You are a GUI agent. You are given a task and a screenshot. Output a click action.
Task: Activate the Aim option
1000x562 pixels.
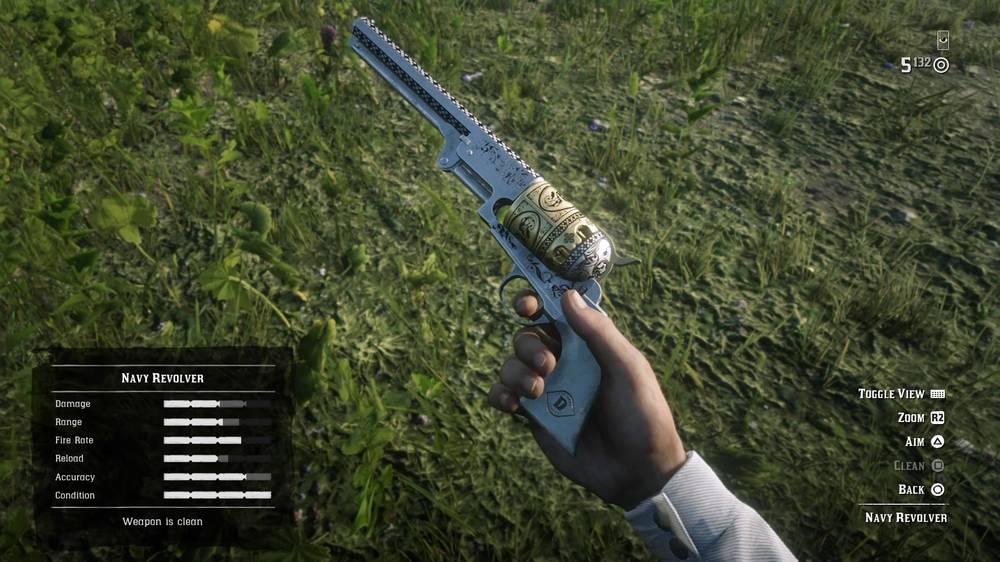click(x=915, y=442)
